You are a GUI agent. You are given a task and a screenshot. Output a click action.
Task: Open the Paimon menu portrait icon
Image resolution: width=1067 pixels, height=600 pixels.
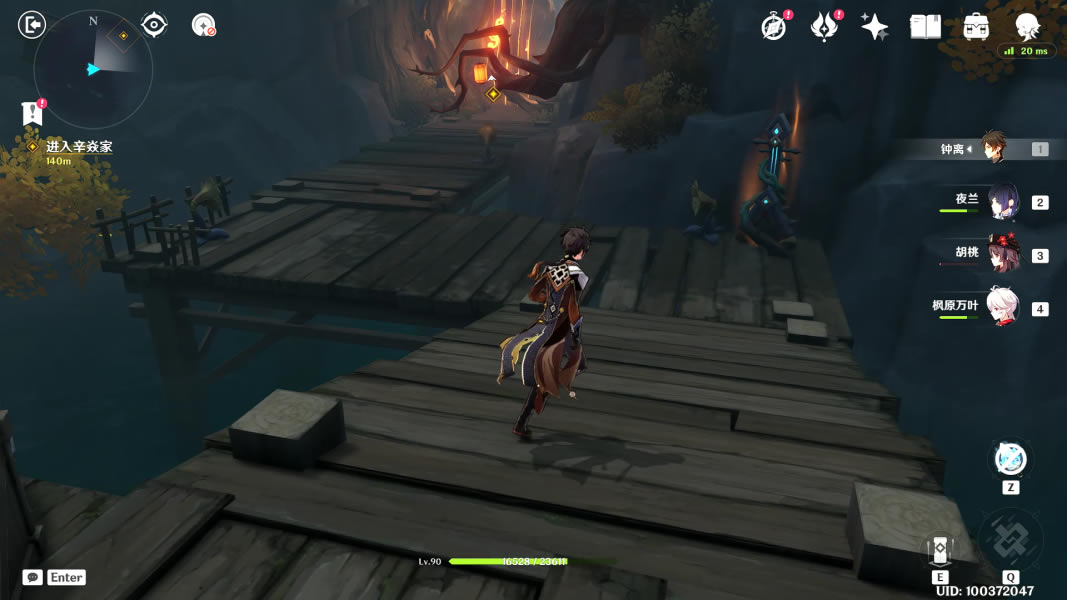[1027, 26]
